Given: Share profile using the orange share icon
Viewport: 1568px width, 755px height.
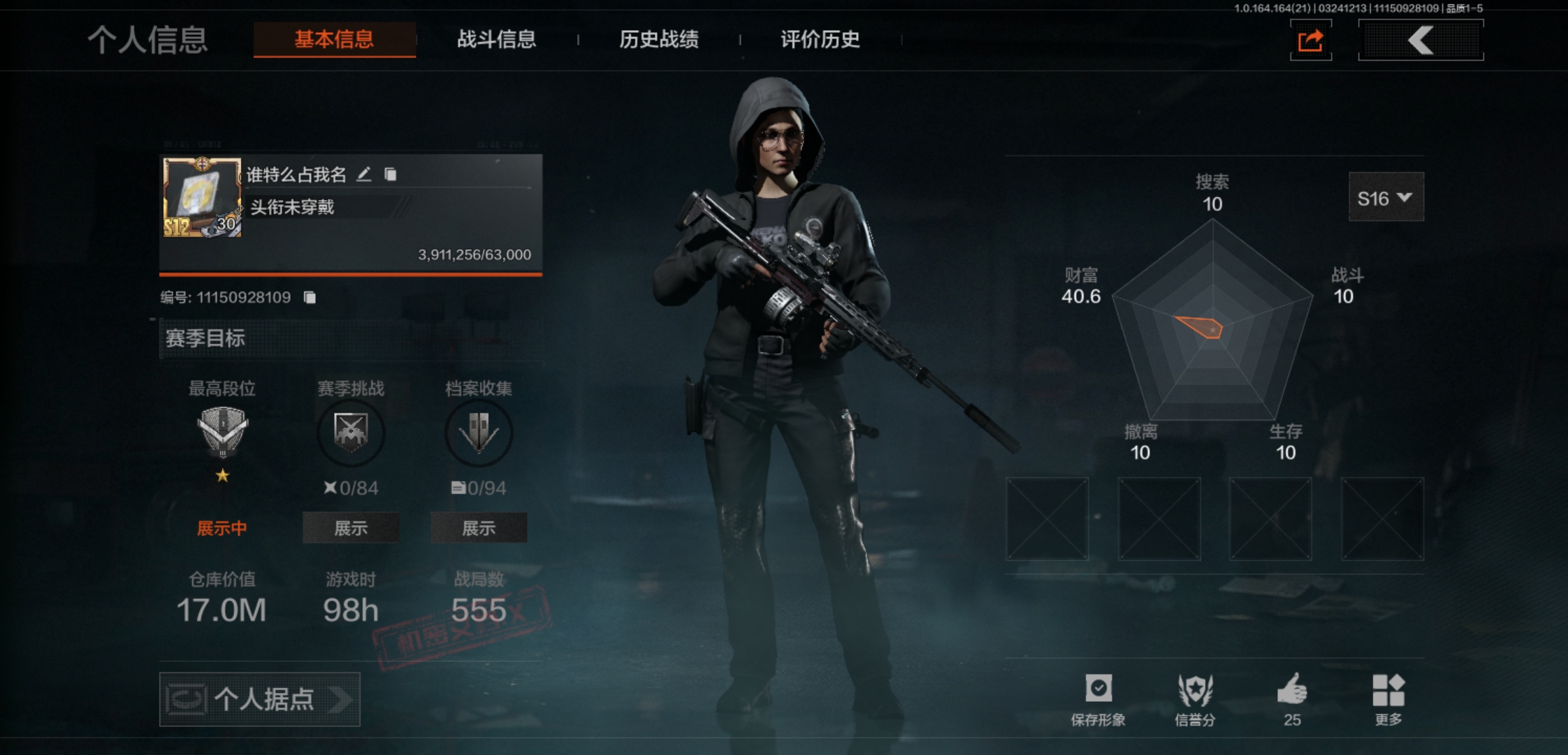Looking at the screenshot, I should click(1310, 41).
